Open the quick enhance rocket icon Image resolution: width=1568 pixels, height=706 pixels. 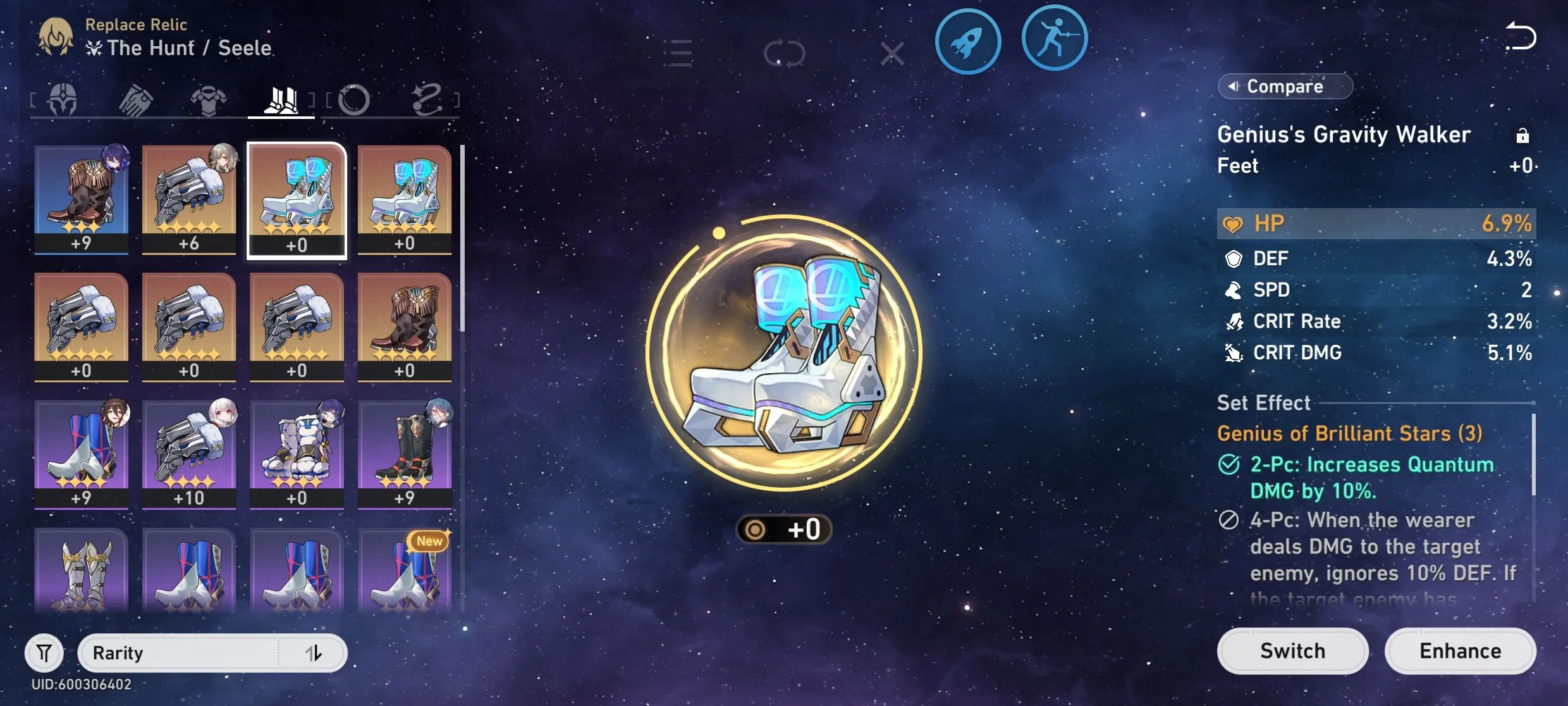[x=969, y=39]
